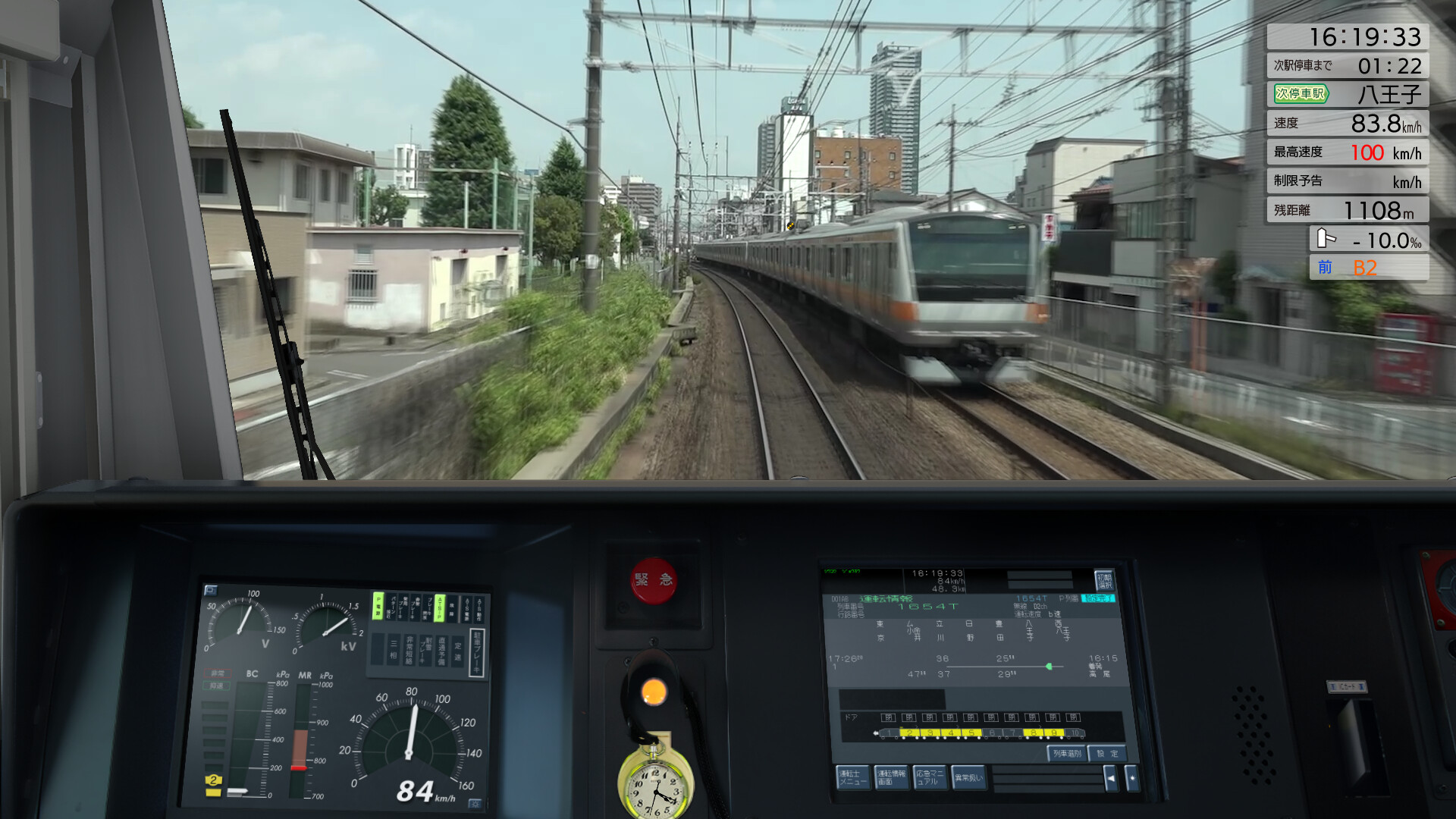This screenshot has height=819, width=1456.
Task: Toggle car 1 door closed indicator on TIMS
Action: tap(887, 717)
